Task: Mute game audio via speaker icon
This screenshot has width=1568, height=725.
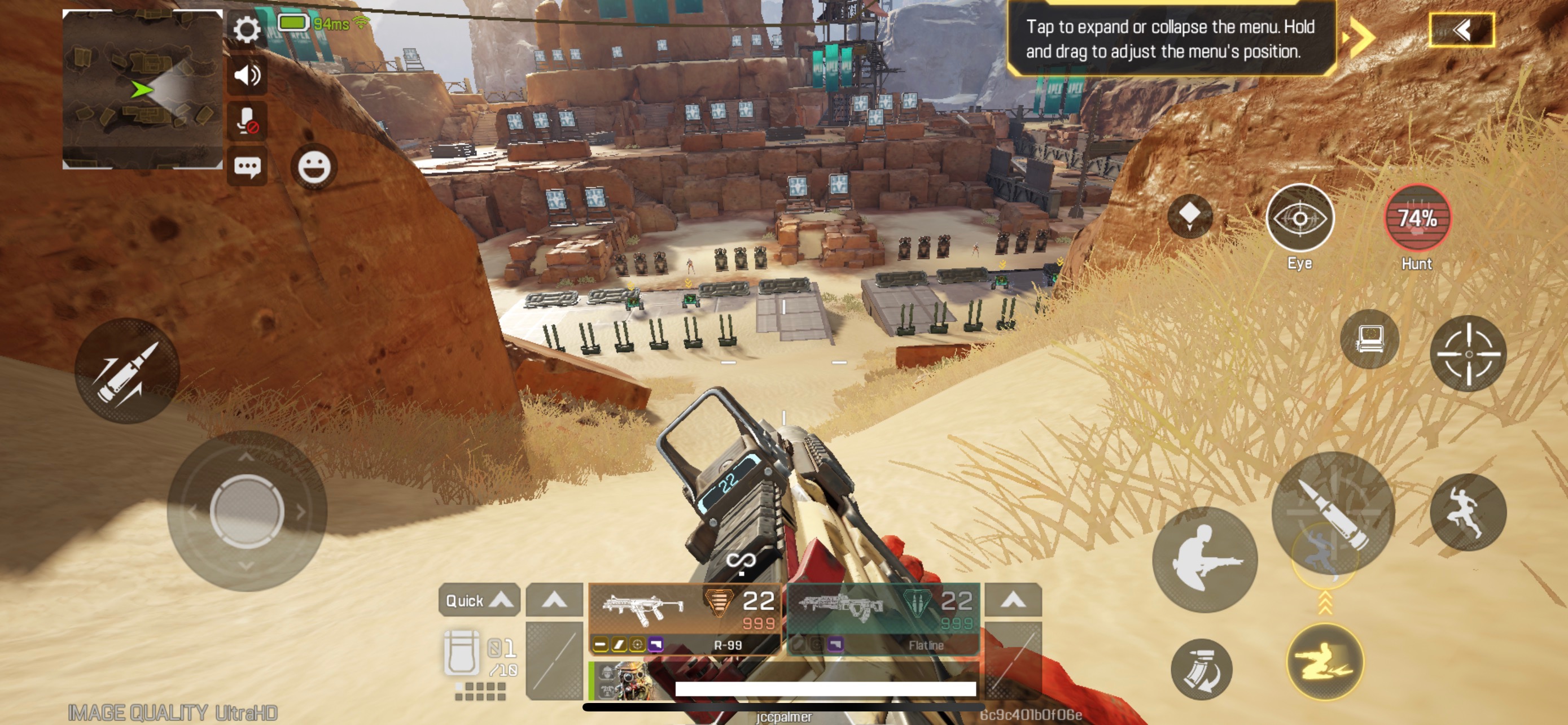Action: [247, 76]
